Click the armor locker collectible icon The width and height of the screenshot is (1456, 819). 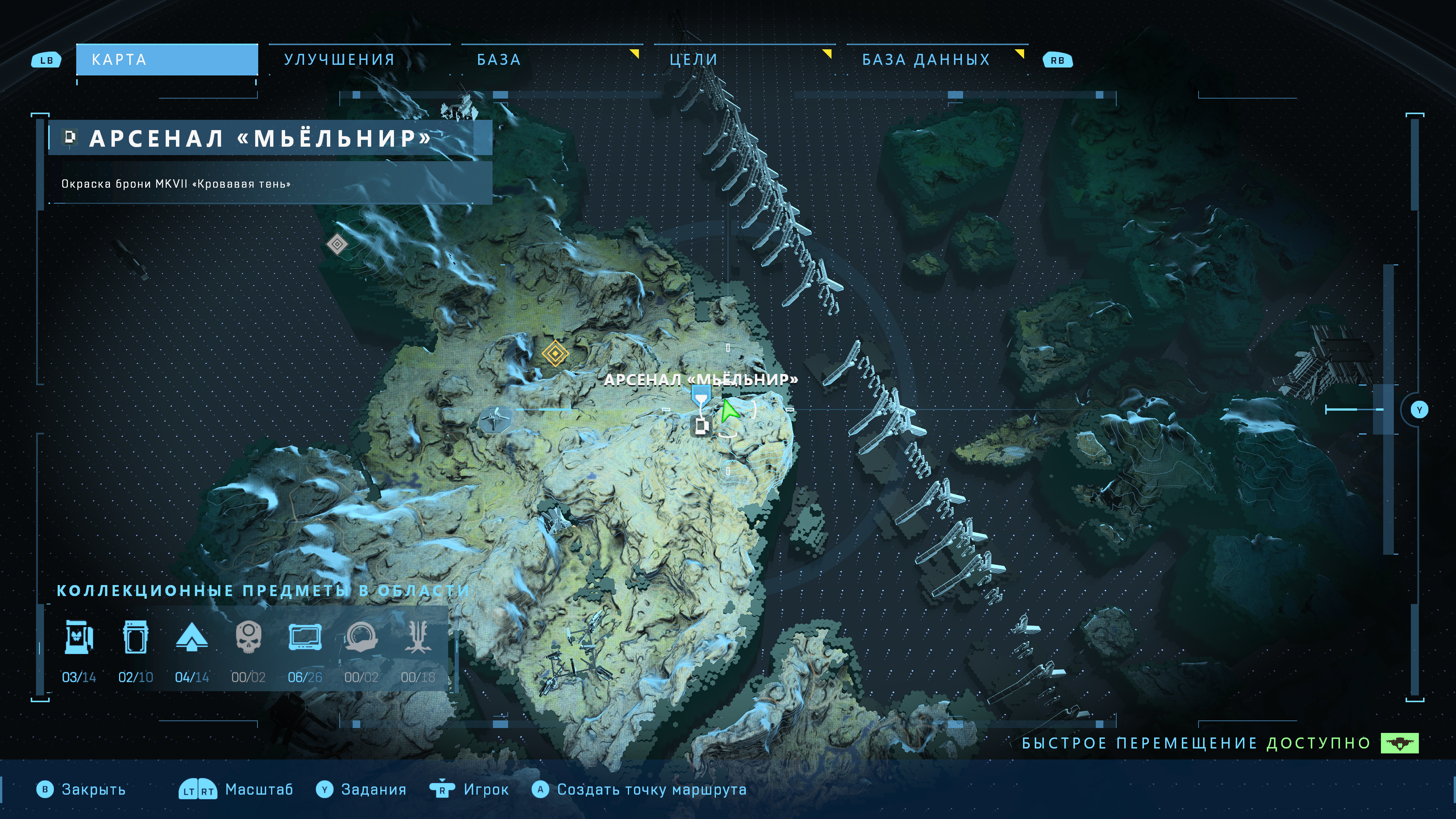pos(79,637)
